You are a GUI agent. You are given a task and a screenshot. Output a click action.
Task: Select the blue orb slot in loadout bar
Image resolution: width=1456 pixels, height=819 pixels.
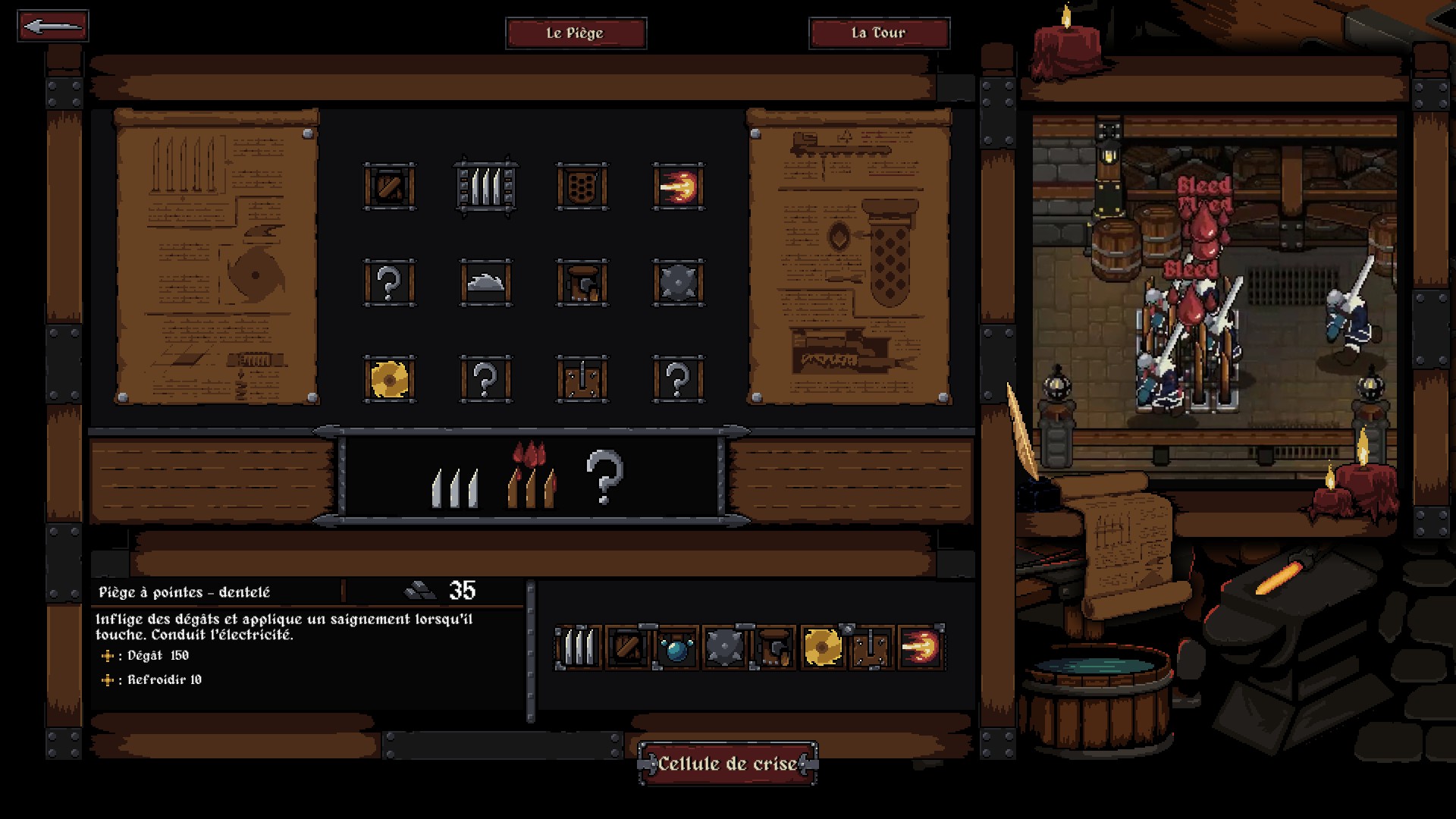[676, 648]
